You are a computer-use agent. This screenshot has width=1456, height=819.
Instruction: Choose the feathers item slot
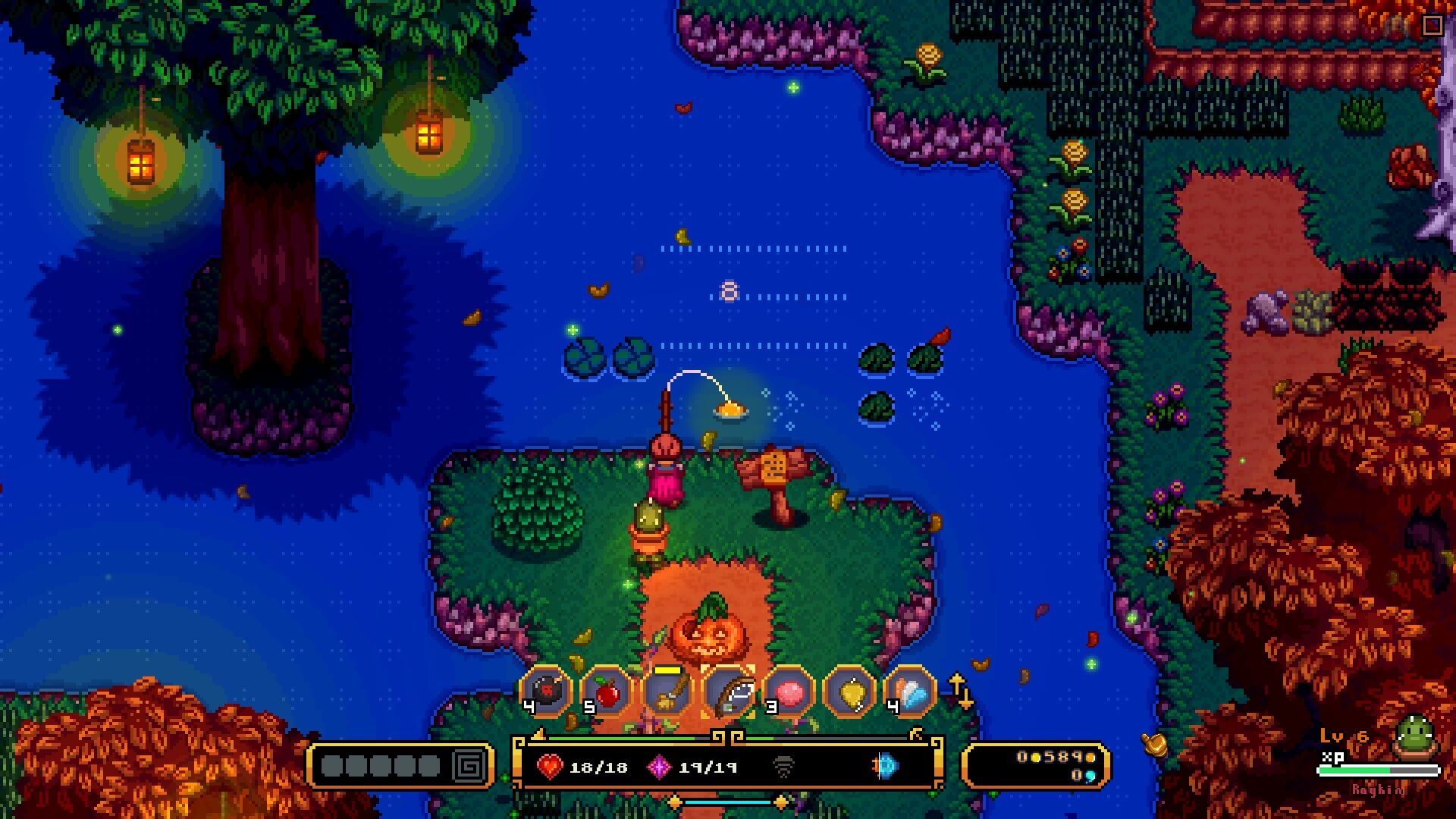(910, 691)
